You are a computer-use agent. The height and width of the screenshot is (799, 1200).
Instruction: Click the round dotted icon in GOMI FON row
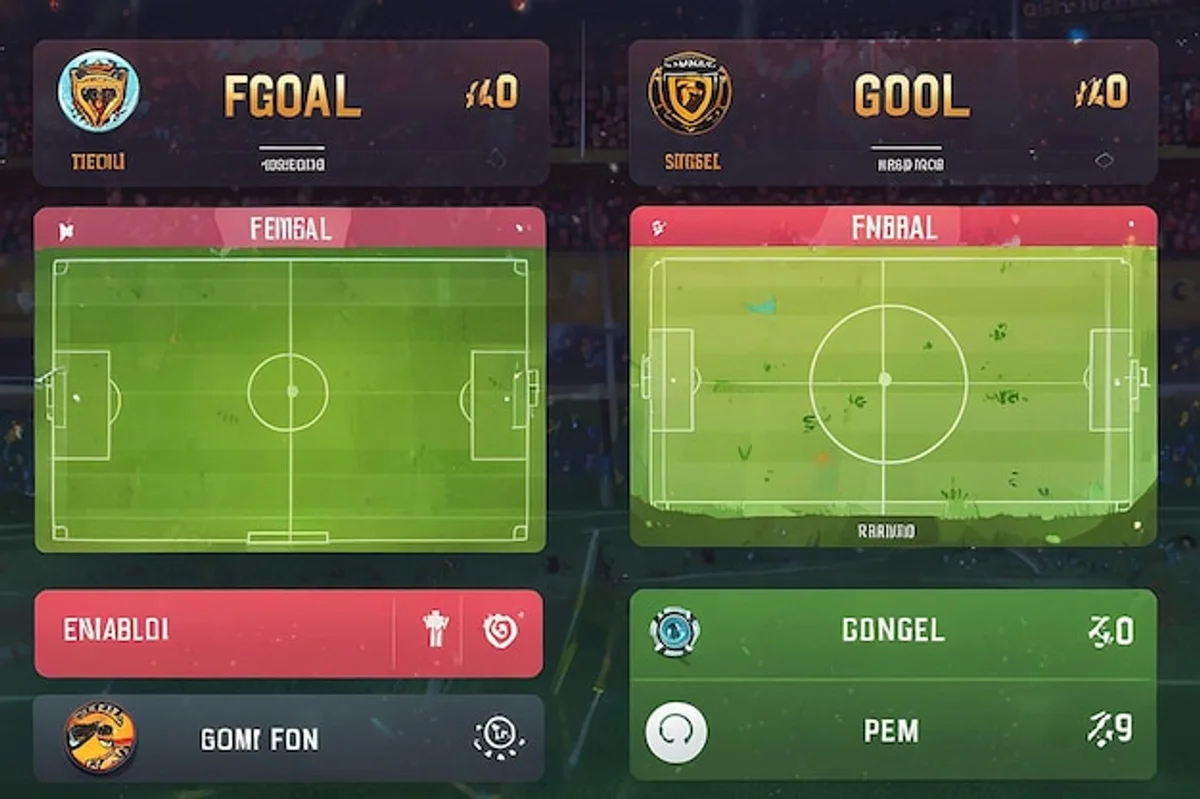[497, 737]
